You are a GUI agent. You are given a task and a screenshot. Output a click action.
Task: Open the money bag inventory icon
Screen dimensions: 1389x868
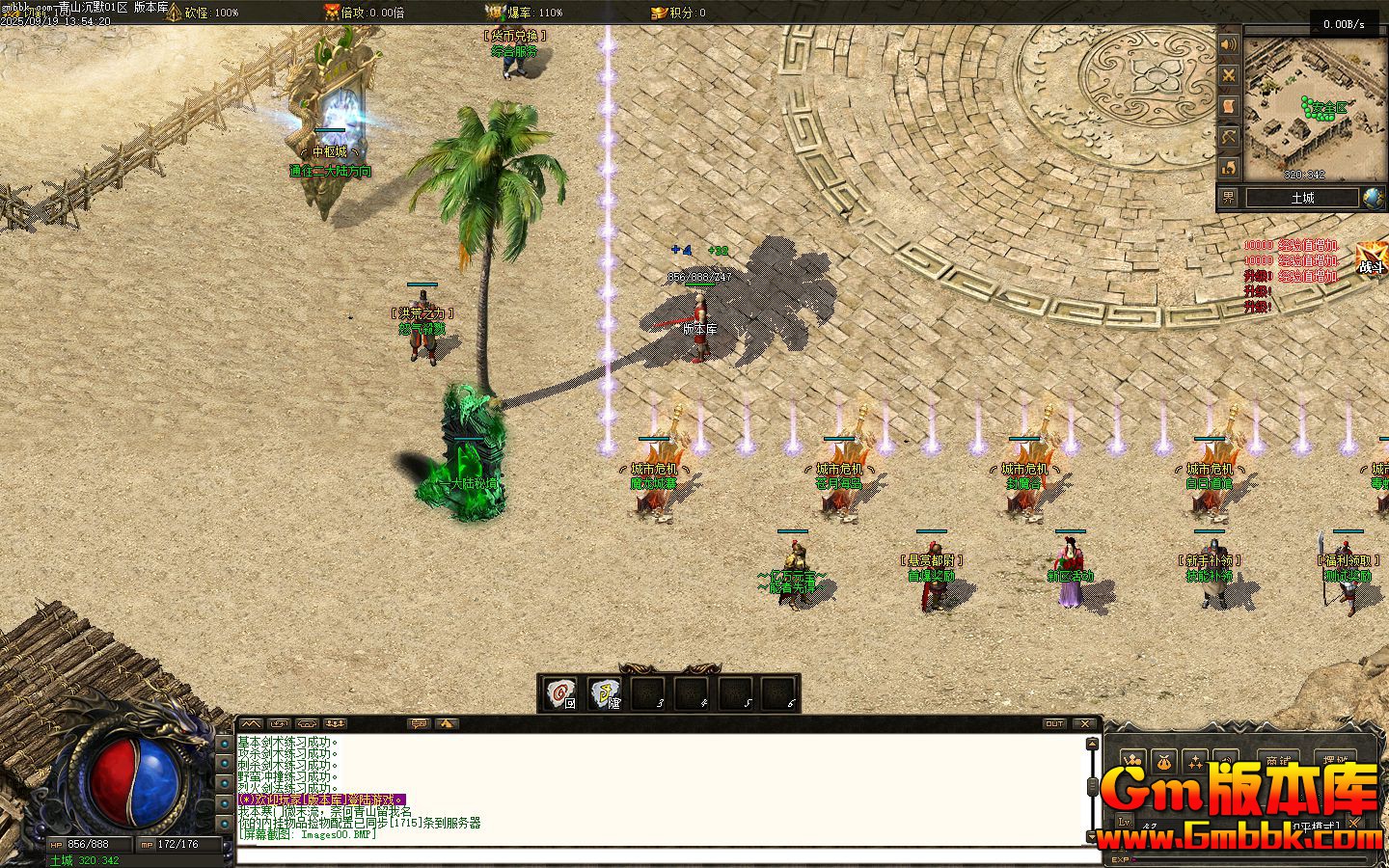[1164, 762]
